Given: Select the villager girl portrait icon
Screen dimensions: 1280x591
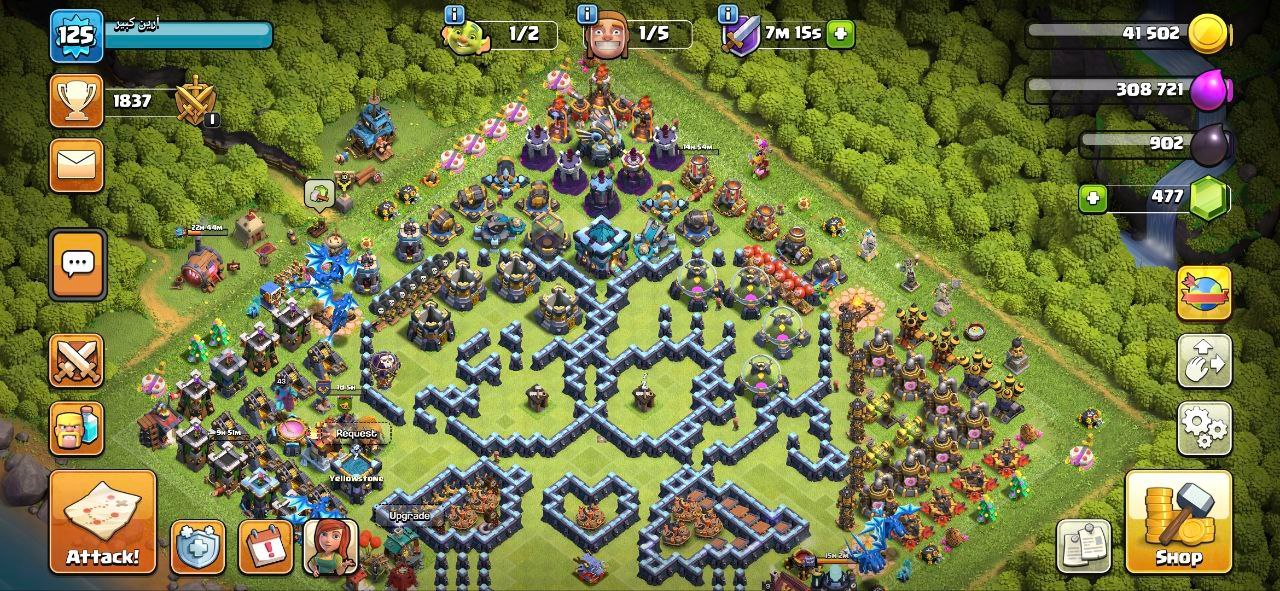Looking at the screenshot, I should click(331, 547).
